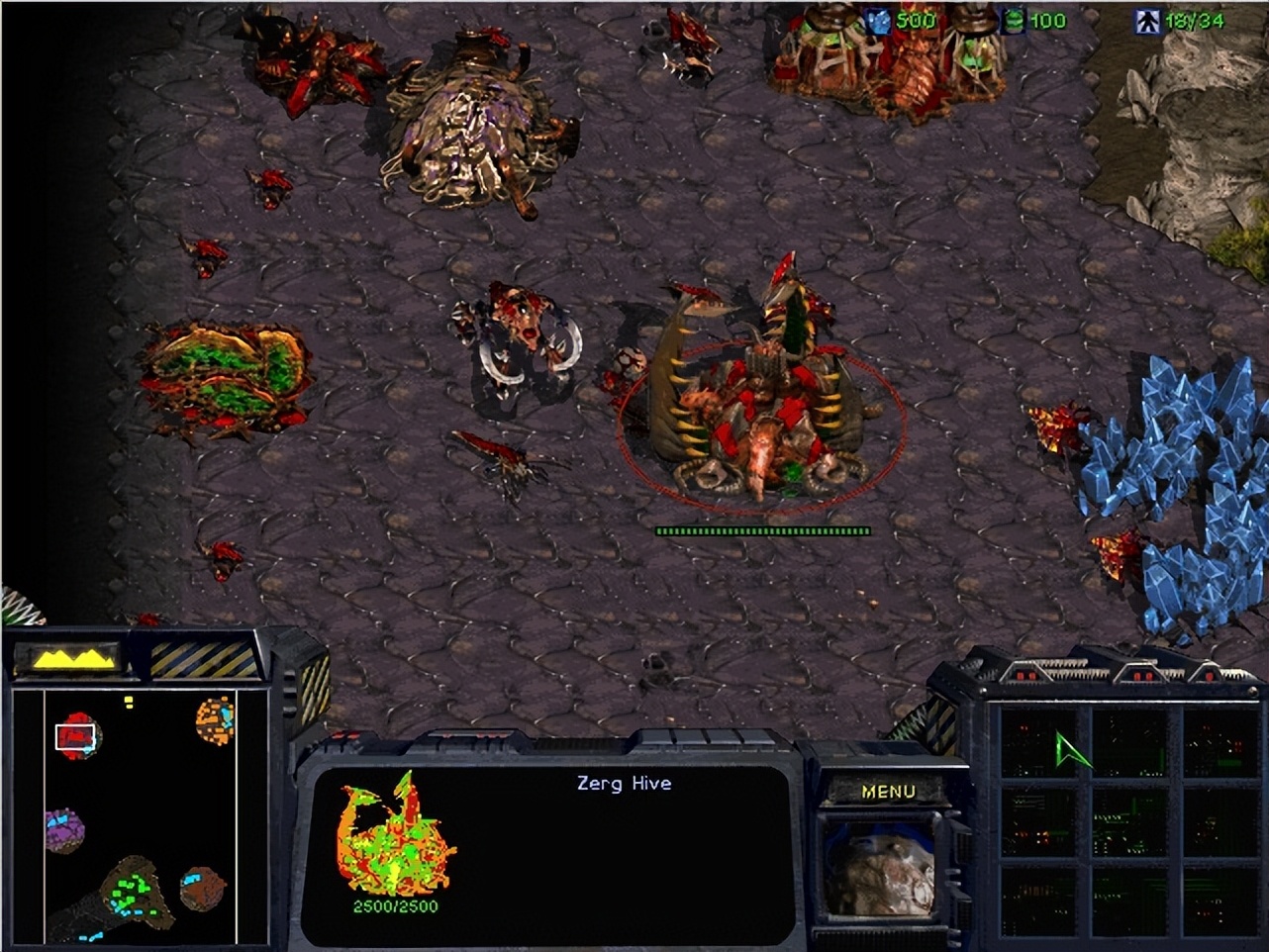1269x952 pixels.
Task: Click the animated Hive unit portrait
Action: [x=879, y=869]
